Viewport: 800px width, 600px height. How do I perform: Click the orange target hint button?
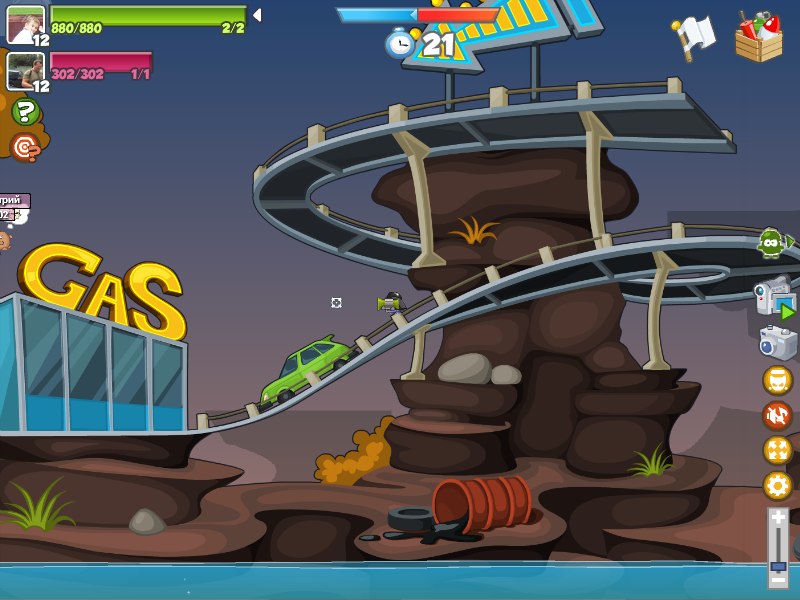pyautogui.click(x=26, y=147)
